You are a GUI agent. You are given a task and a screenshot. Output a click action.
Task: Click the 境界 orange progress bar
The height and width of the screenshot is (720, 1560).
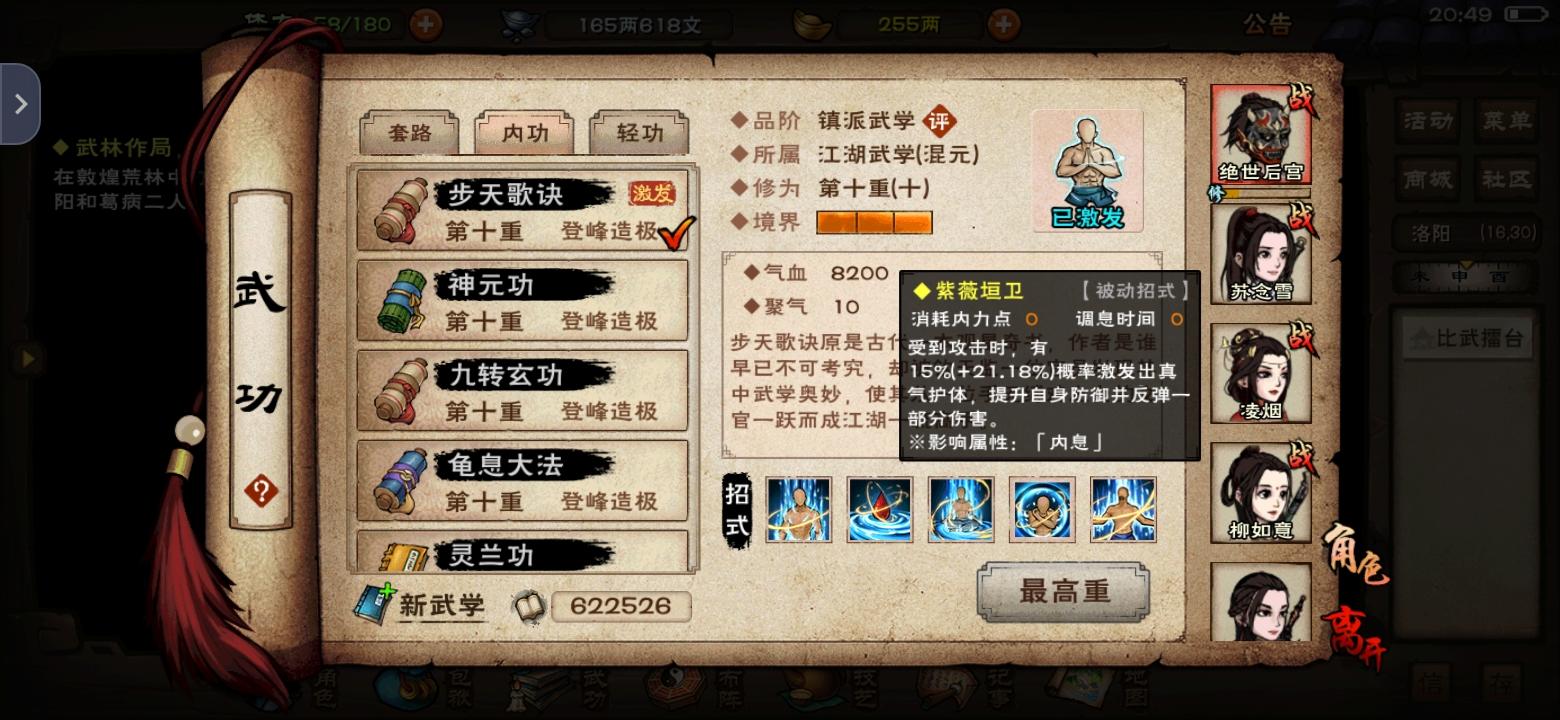pyautogui.click(x=874, y=222)
